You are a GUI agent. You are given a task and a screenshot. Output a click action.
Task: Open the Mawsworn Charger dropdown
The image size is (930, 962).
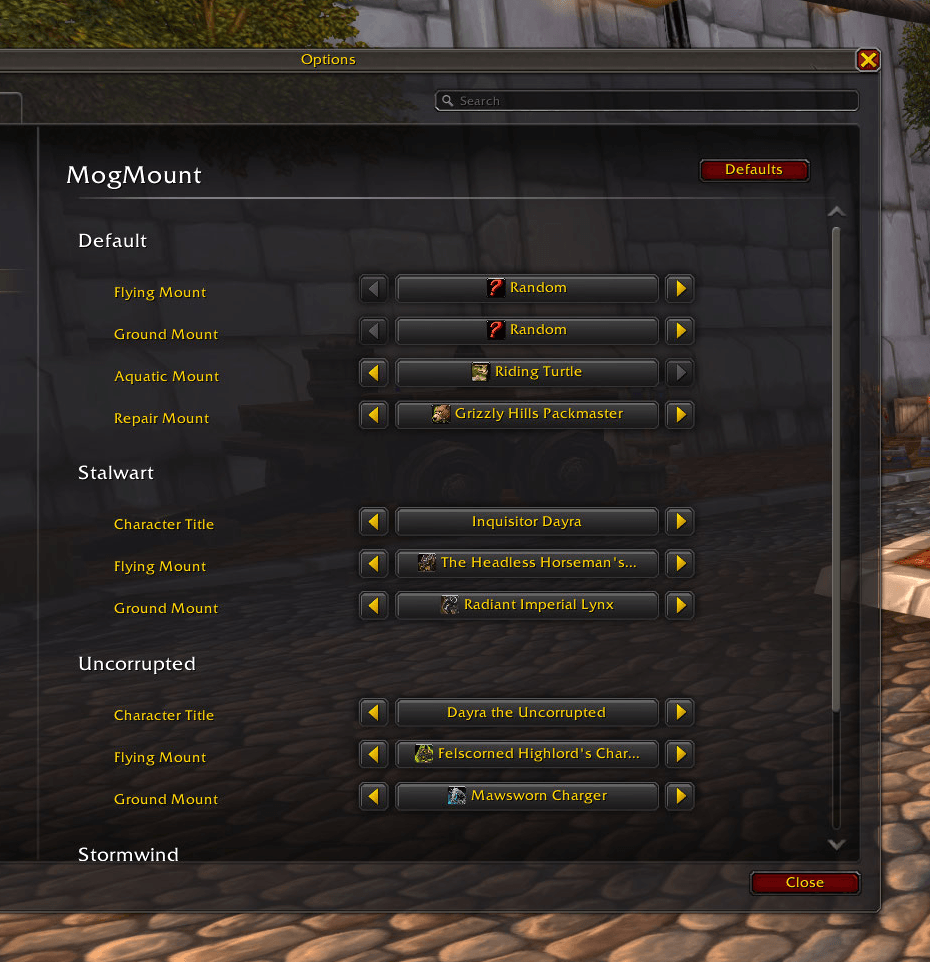click(x=527, y=797)
